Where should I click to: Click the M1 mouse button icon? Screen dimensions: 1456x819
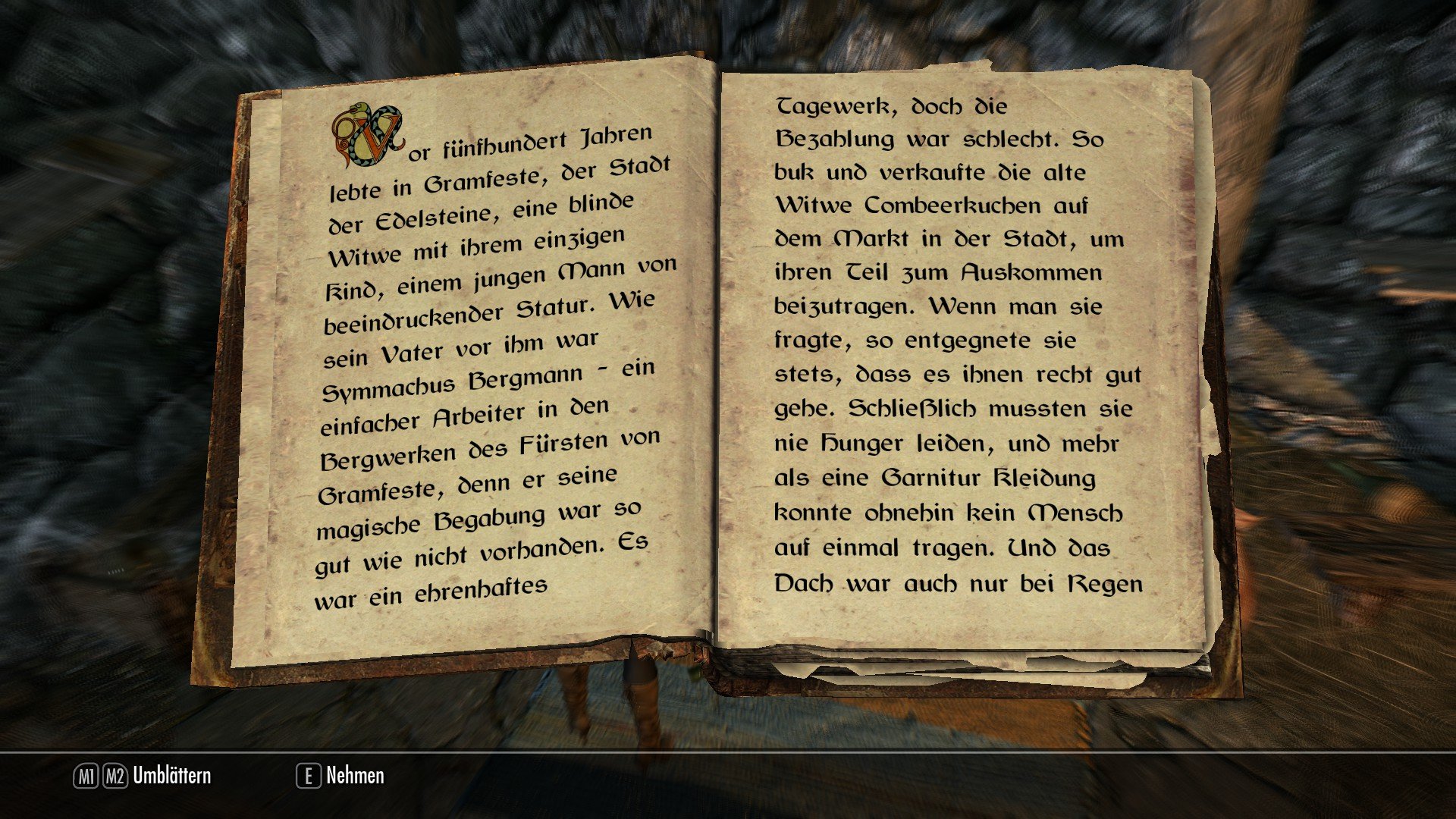86,777
